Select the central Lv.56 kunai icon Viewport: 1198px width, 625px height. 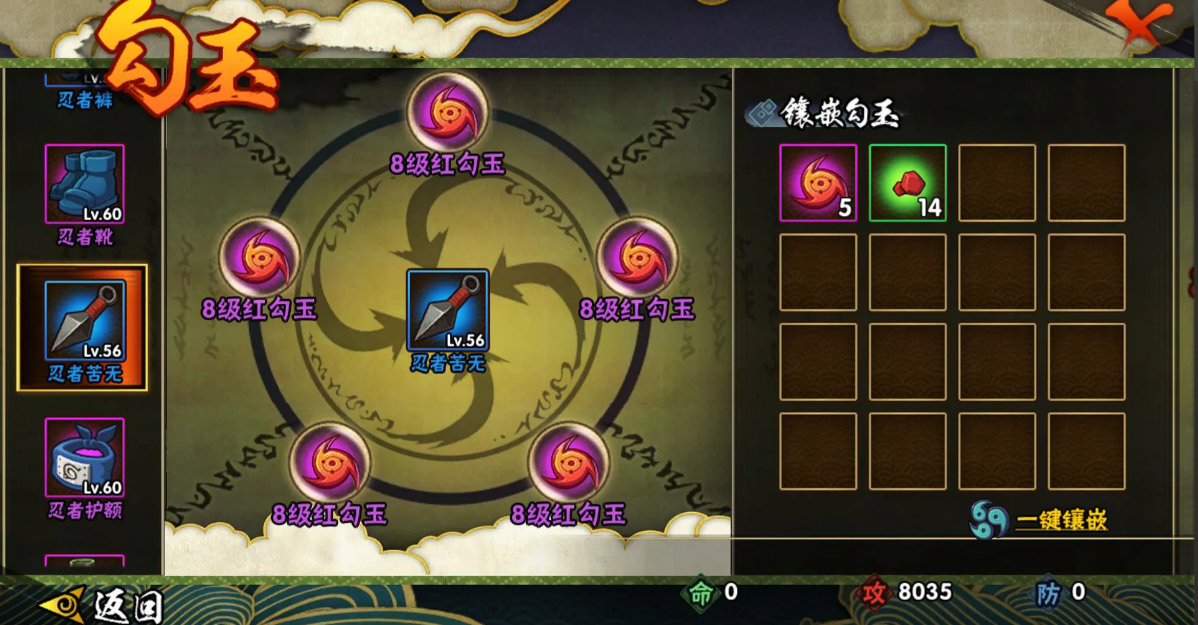448,310
